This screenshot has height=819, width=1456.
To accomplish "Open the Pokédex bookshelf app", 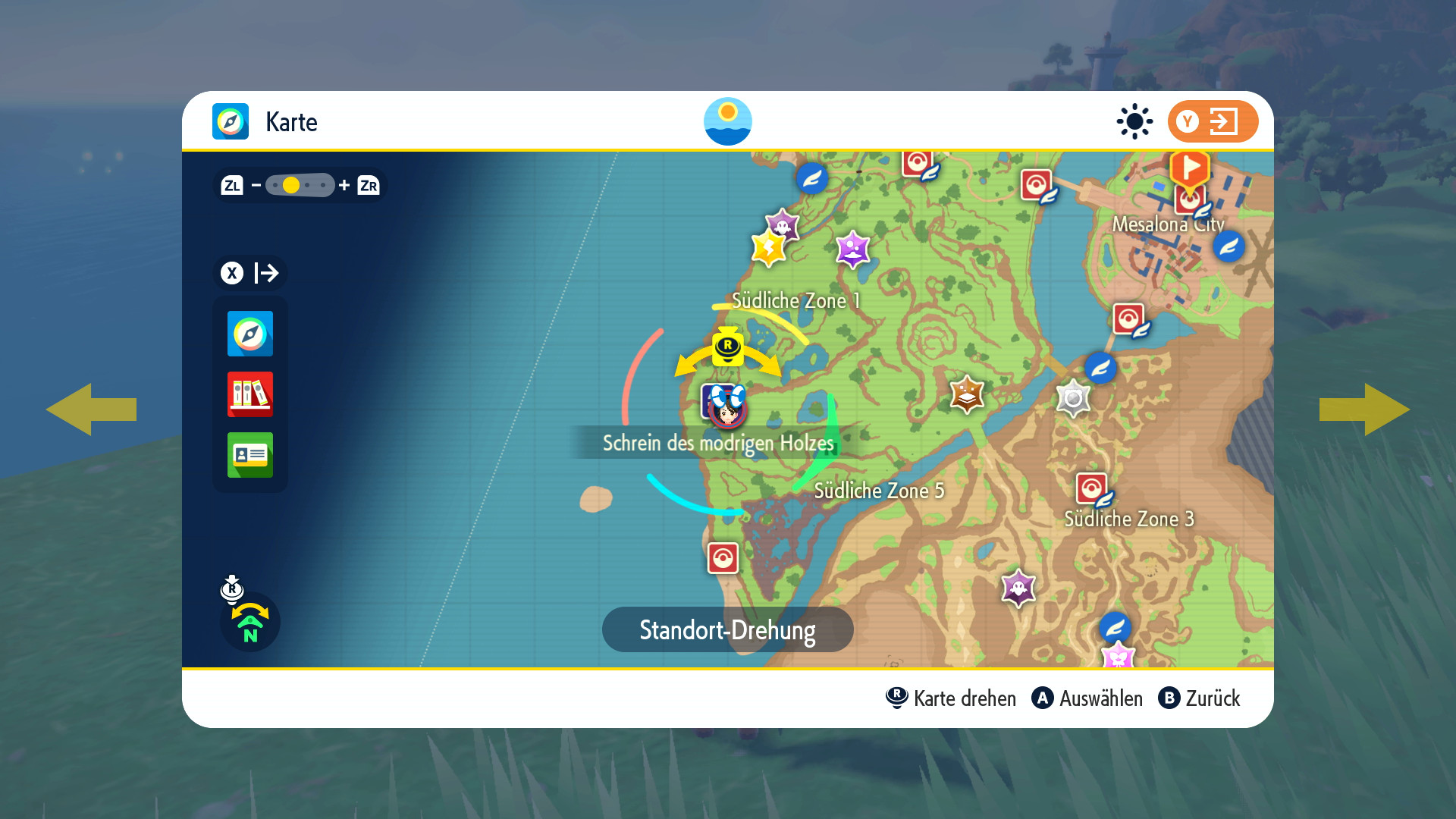I will pyautogui.click(x=250, y=394).
